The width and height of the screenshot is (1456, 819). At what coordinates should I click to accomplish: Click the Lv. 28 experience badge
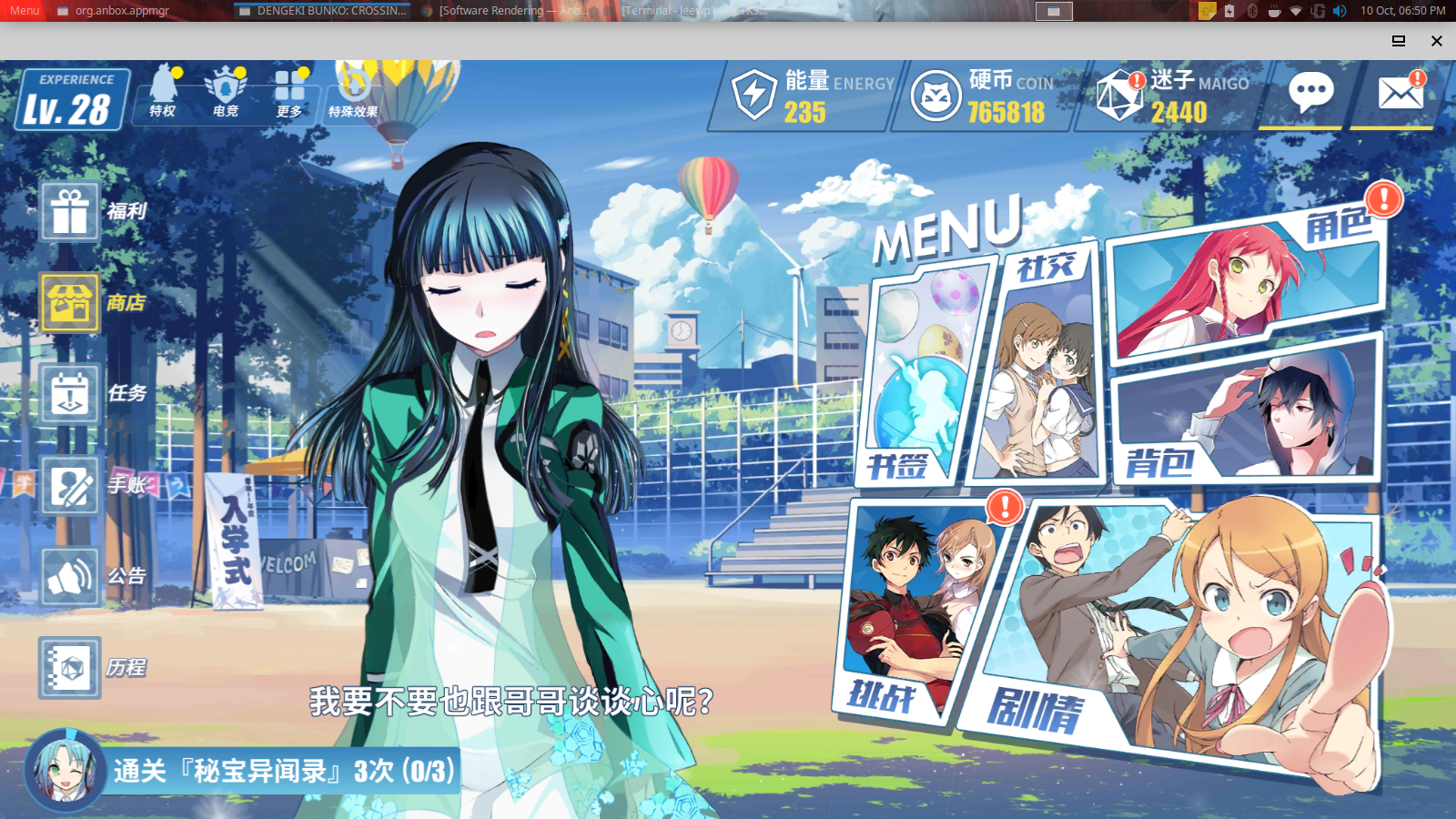(71, 100)
